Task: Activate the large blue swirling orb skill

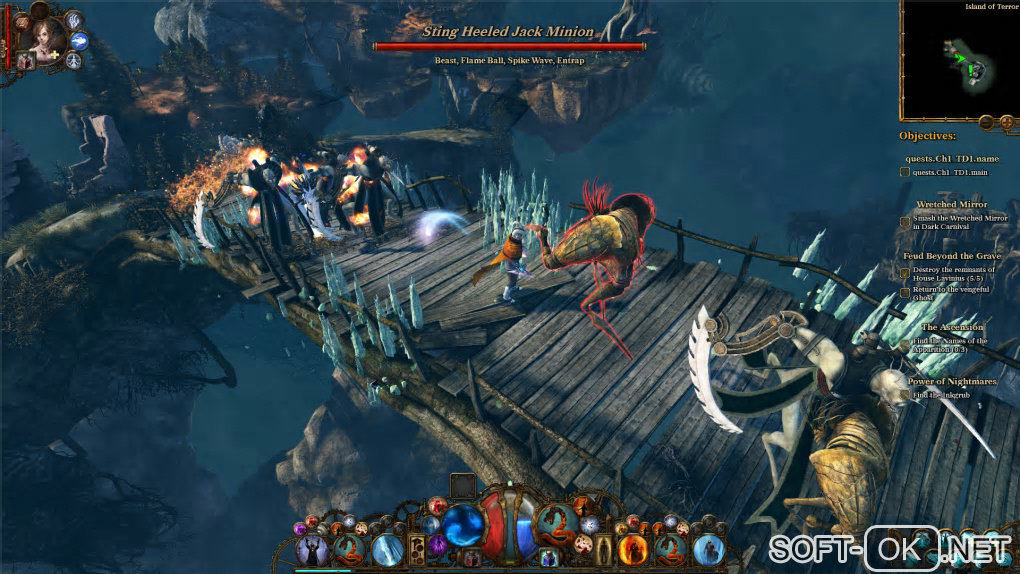Action: pos(463,526)
